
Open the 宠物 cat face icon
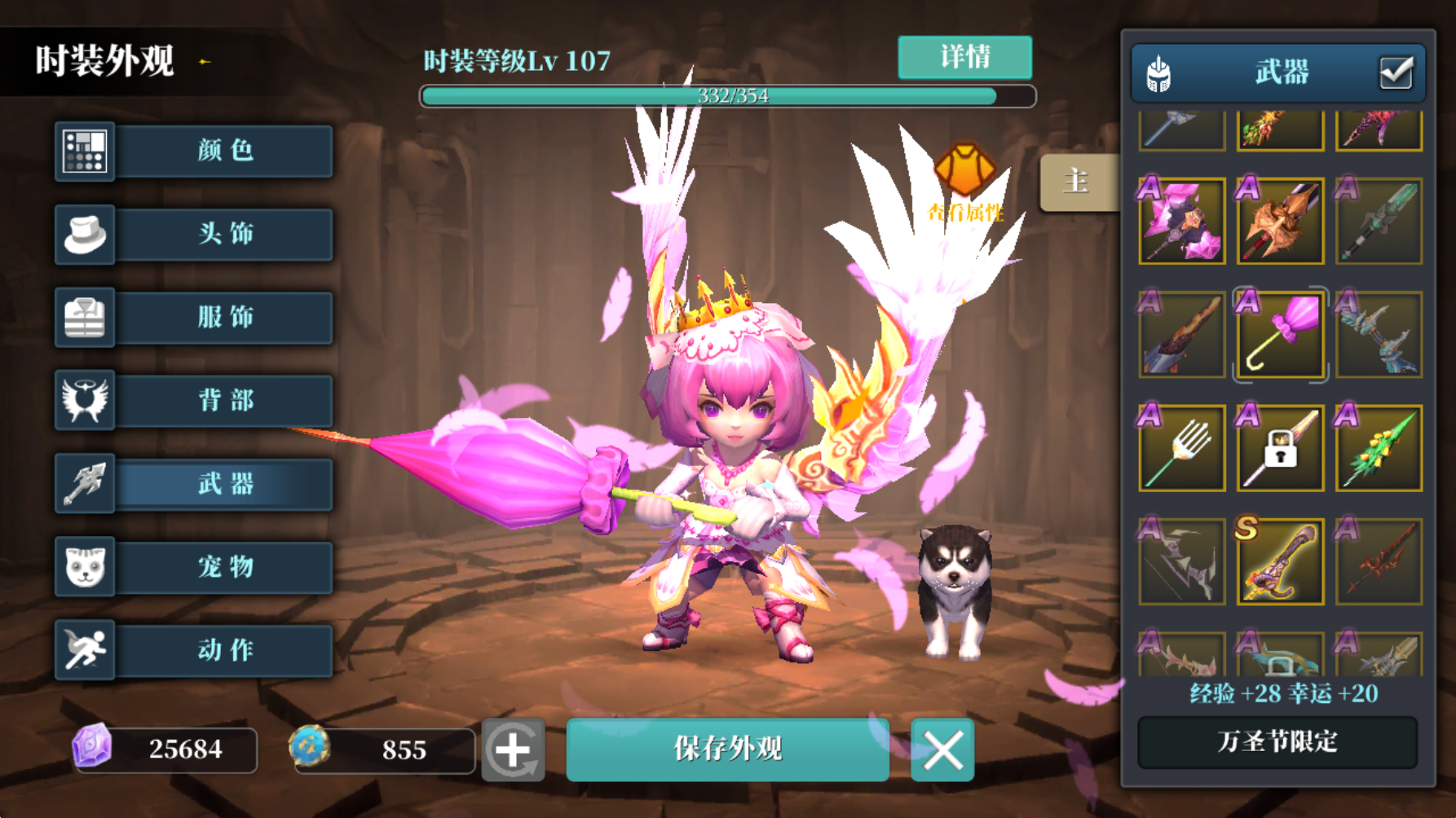pos(85,567)
